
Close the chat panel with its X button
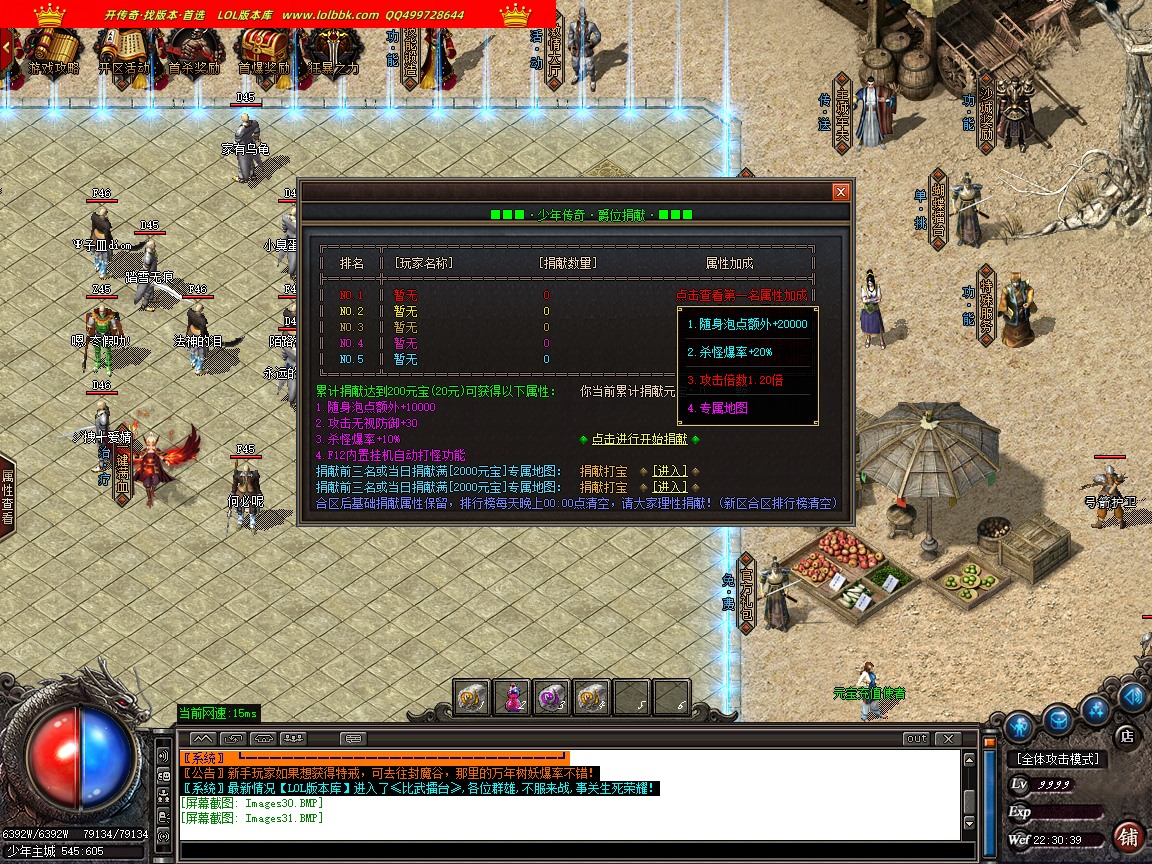click(947, 739)
